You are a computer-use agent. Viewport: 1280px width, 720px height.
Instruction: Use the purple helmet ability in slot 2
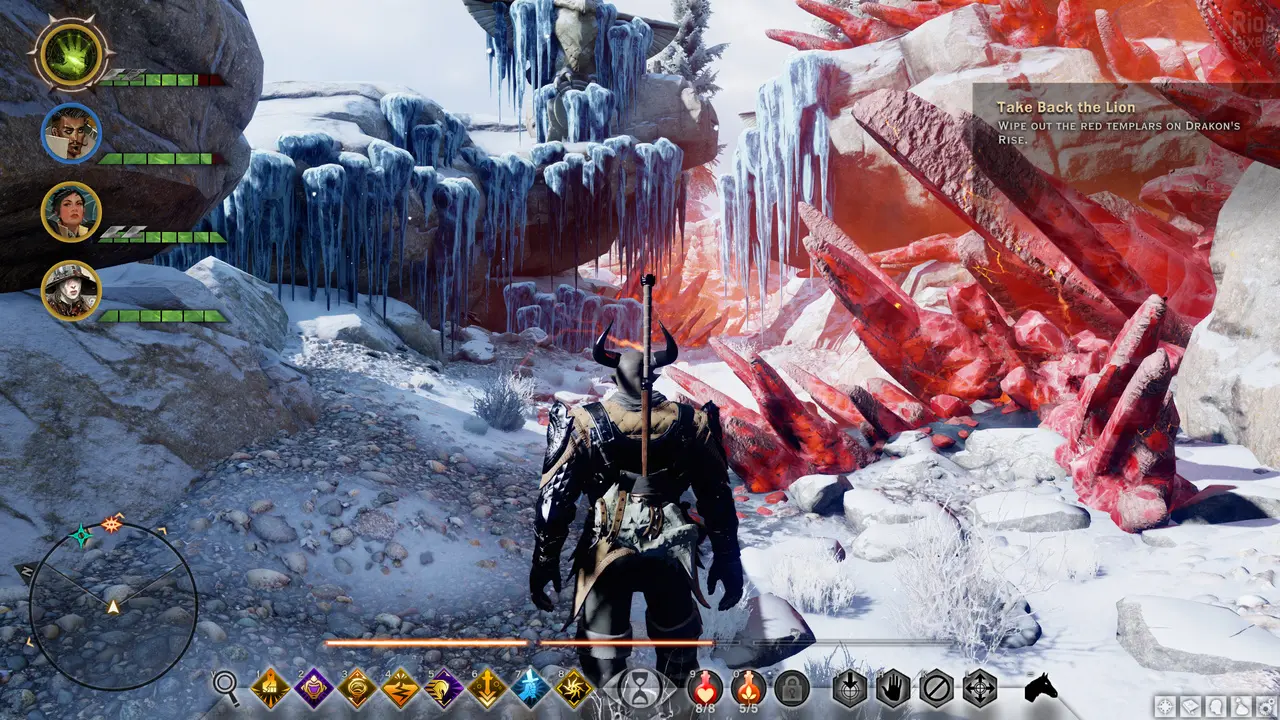[x=314, y=688]
